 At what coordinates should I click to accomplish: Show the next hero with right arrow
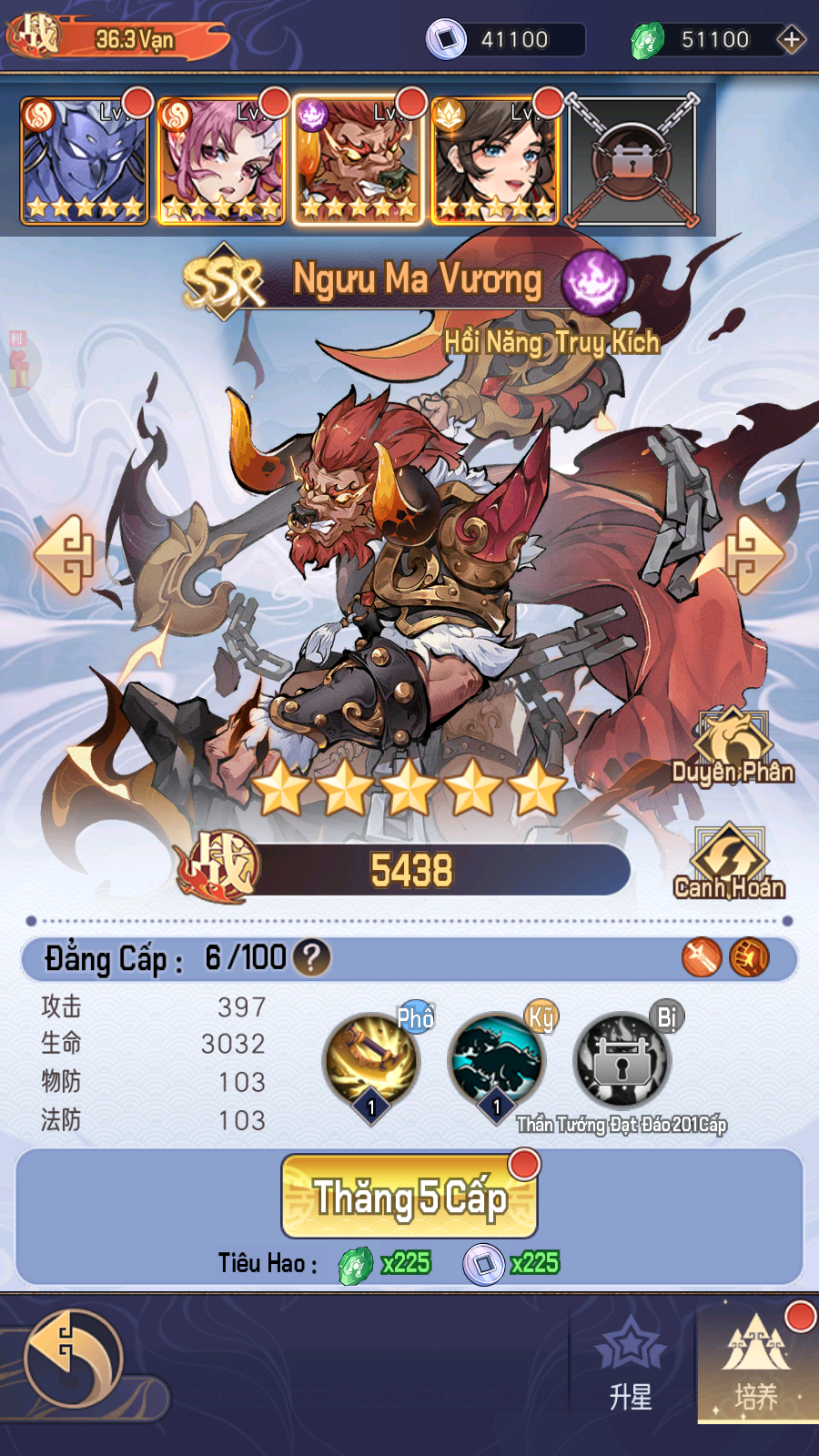pos(753,554)
